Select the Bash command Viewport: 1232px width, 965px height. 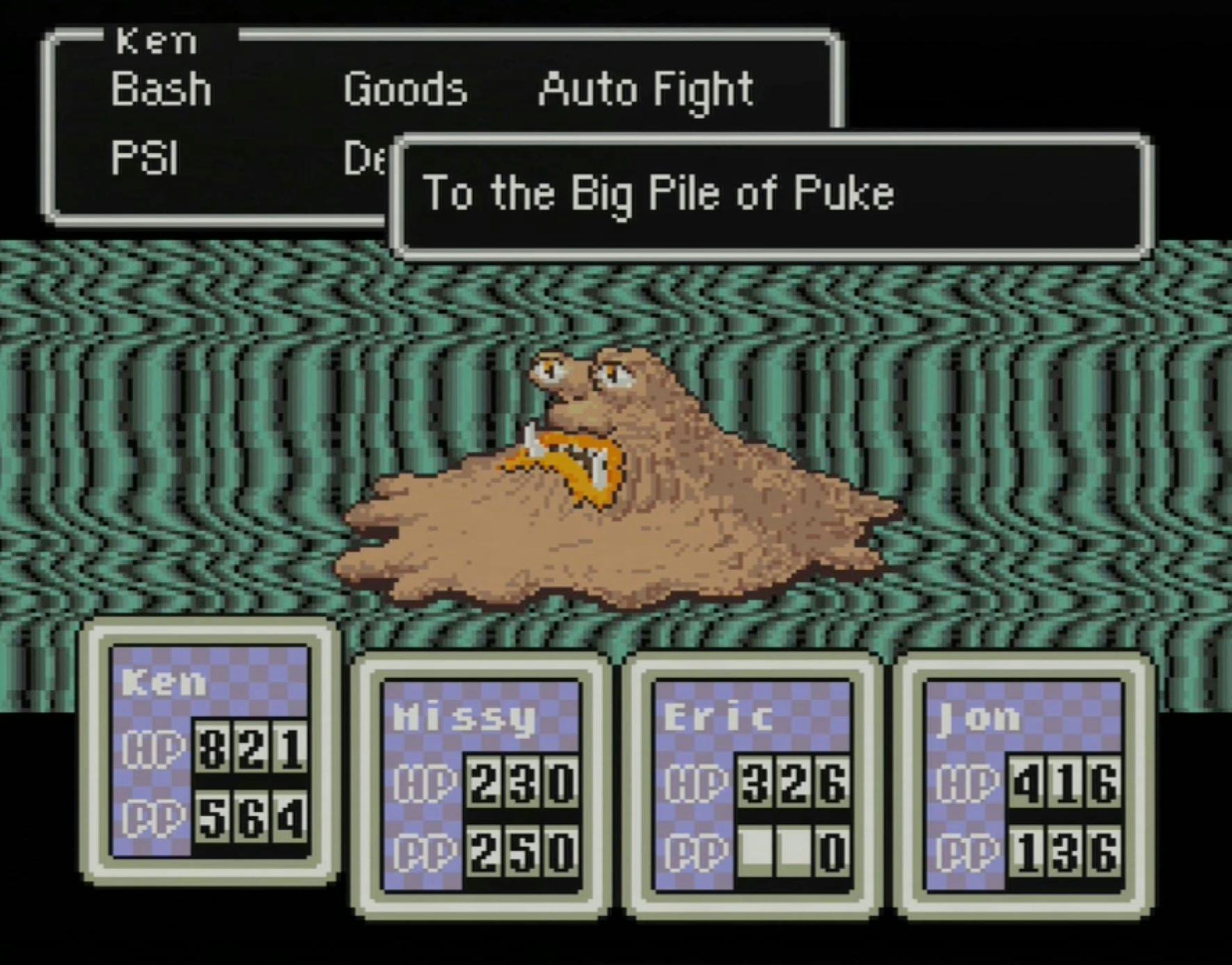[x=161, y=90]
